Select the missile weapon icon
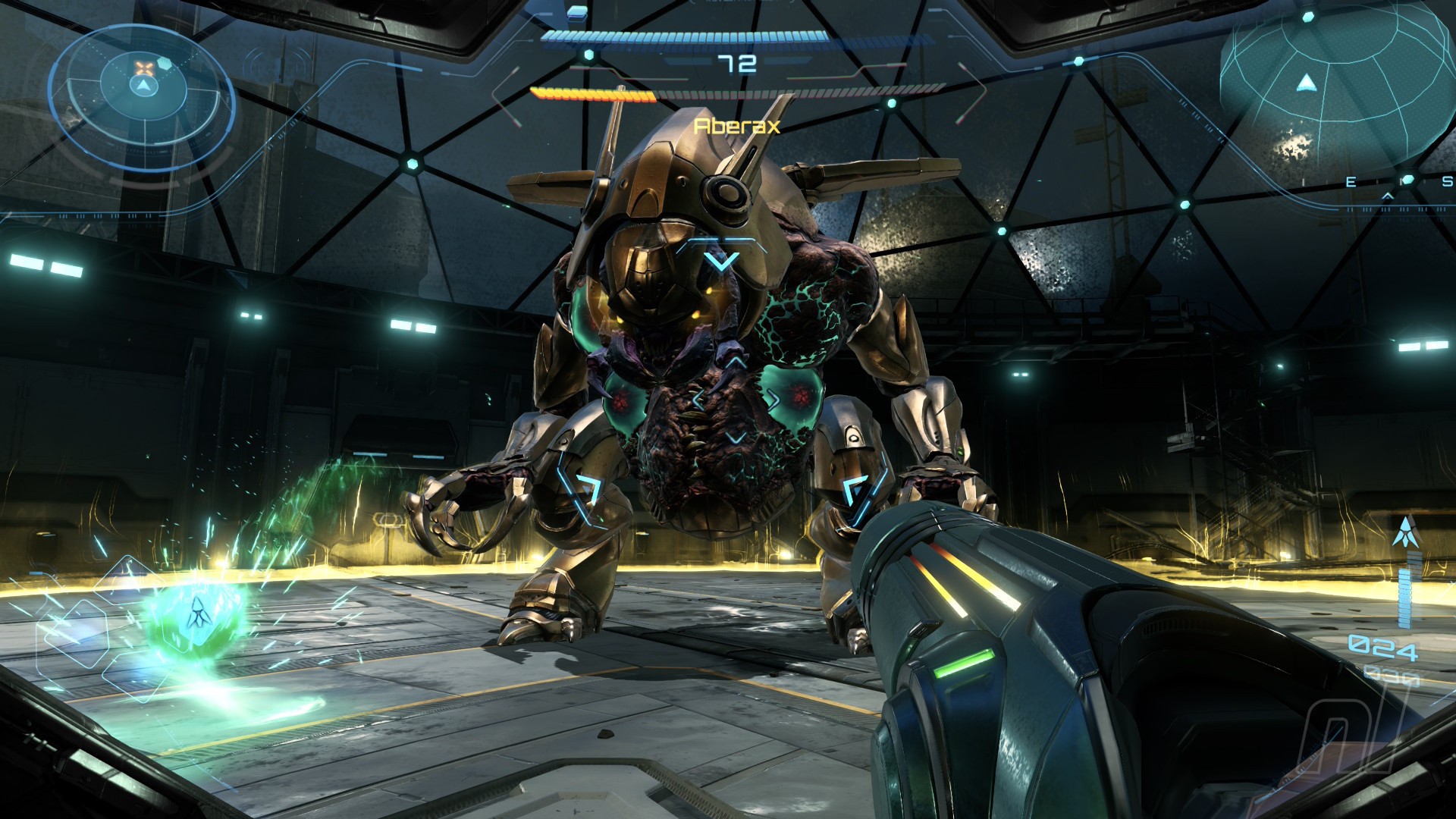This screenshot has height=819, width=1456. 1404,532
